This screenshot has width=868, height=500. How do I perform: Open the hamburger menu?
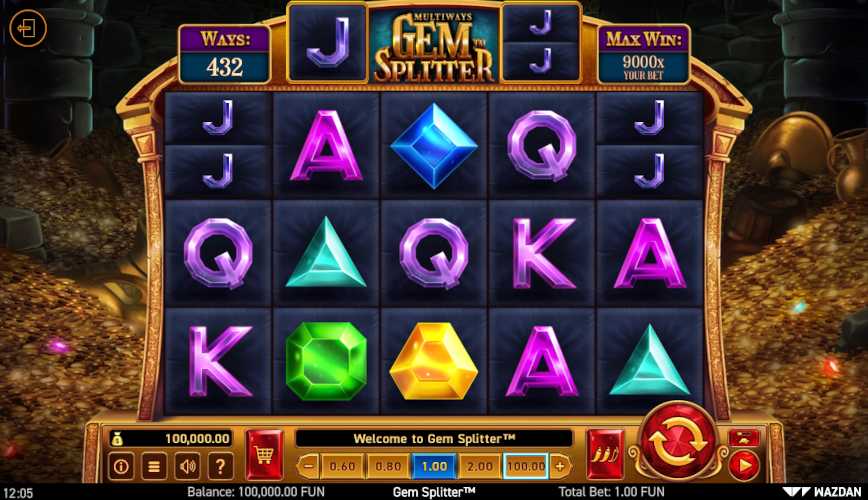154,466
